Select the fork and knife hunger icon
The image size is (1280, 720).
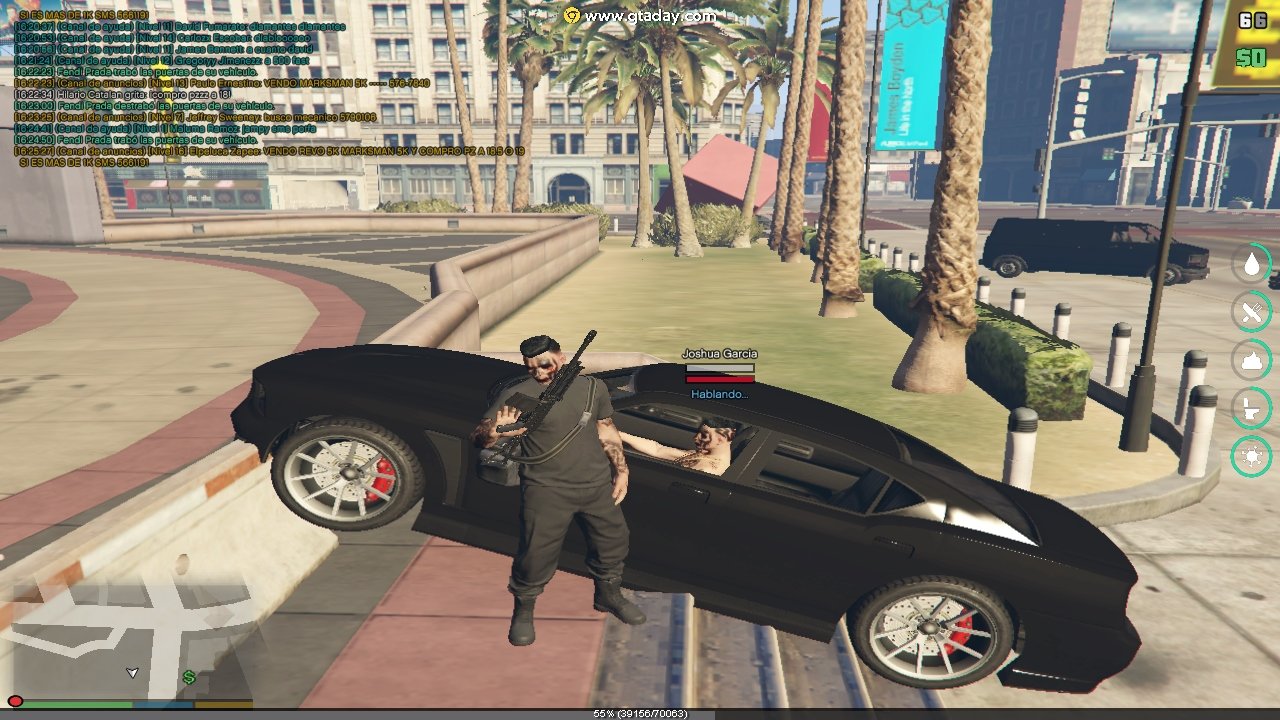click(1251, 313)
